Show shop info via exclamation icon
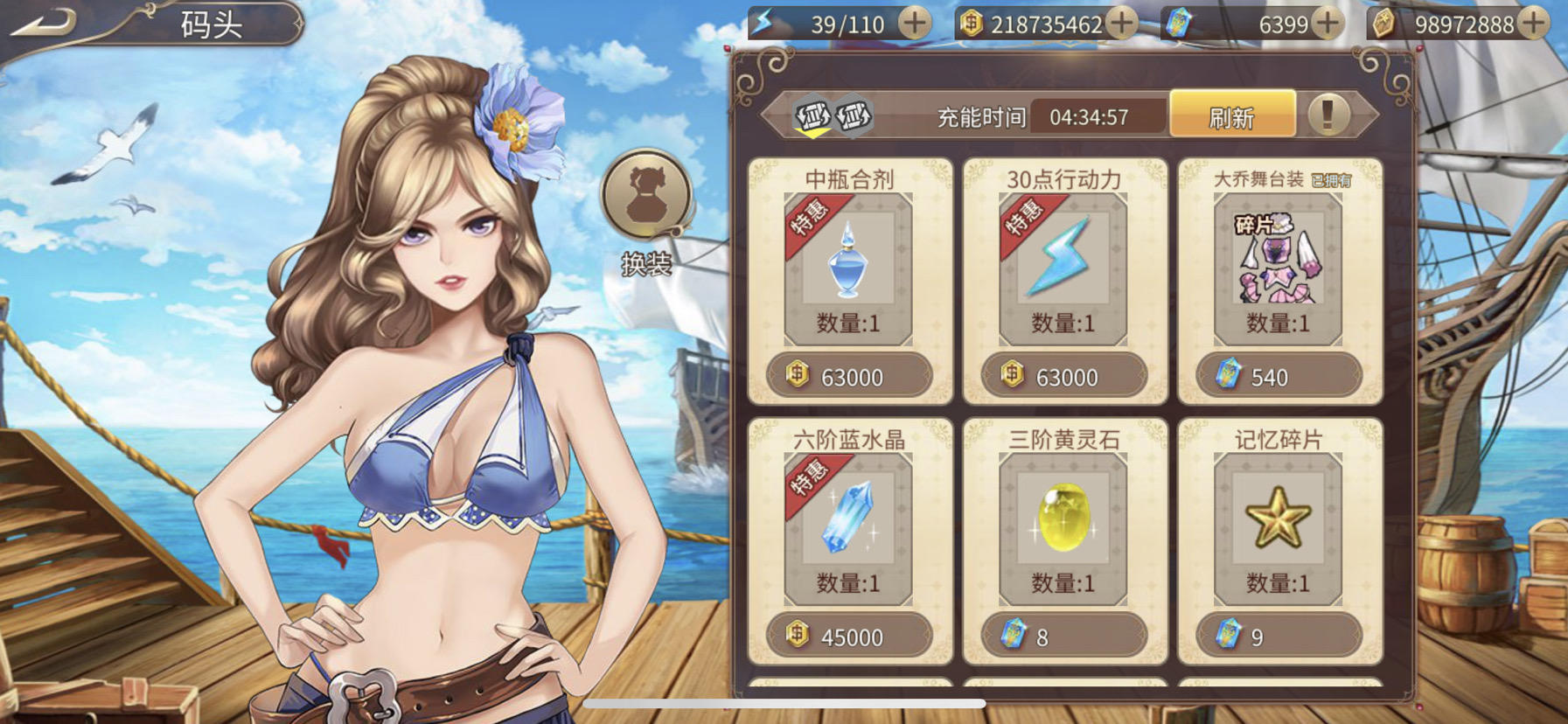This screenshot has width=1568, height=724. click(1328, 115)
